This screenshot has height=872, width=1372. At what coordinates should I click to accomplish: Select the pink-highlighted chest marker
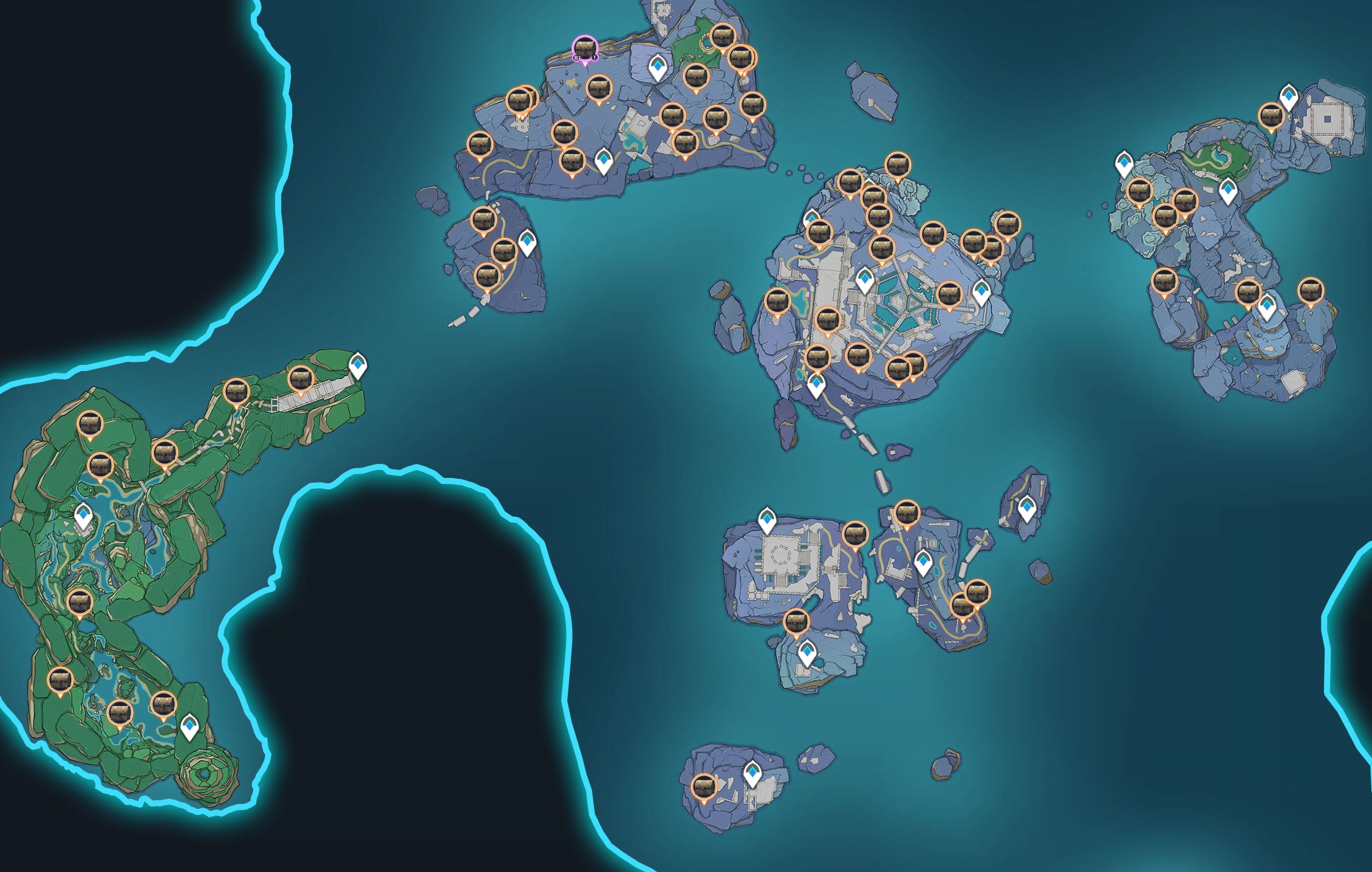point(584,49)
